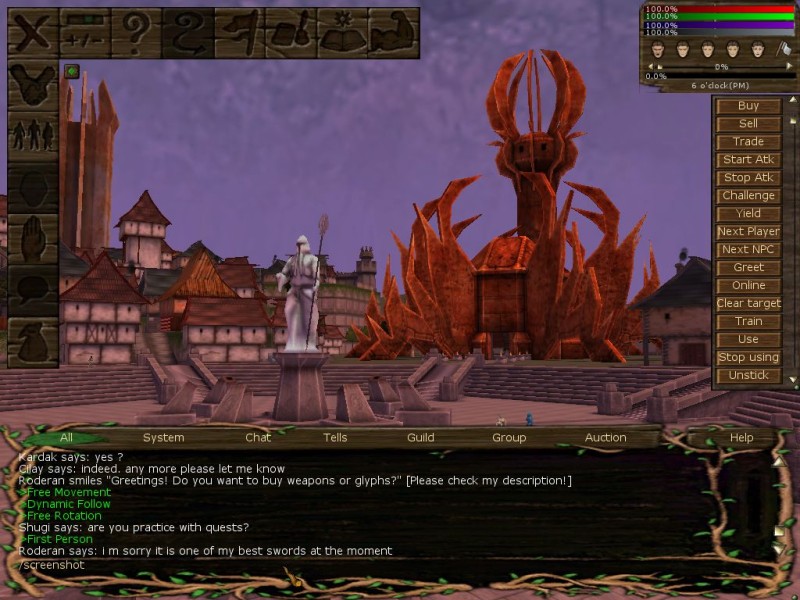This screenshot has width=800, height=600.
Task: Use the Greet shortcut button
Action: (x=748, y=268)
